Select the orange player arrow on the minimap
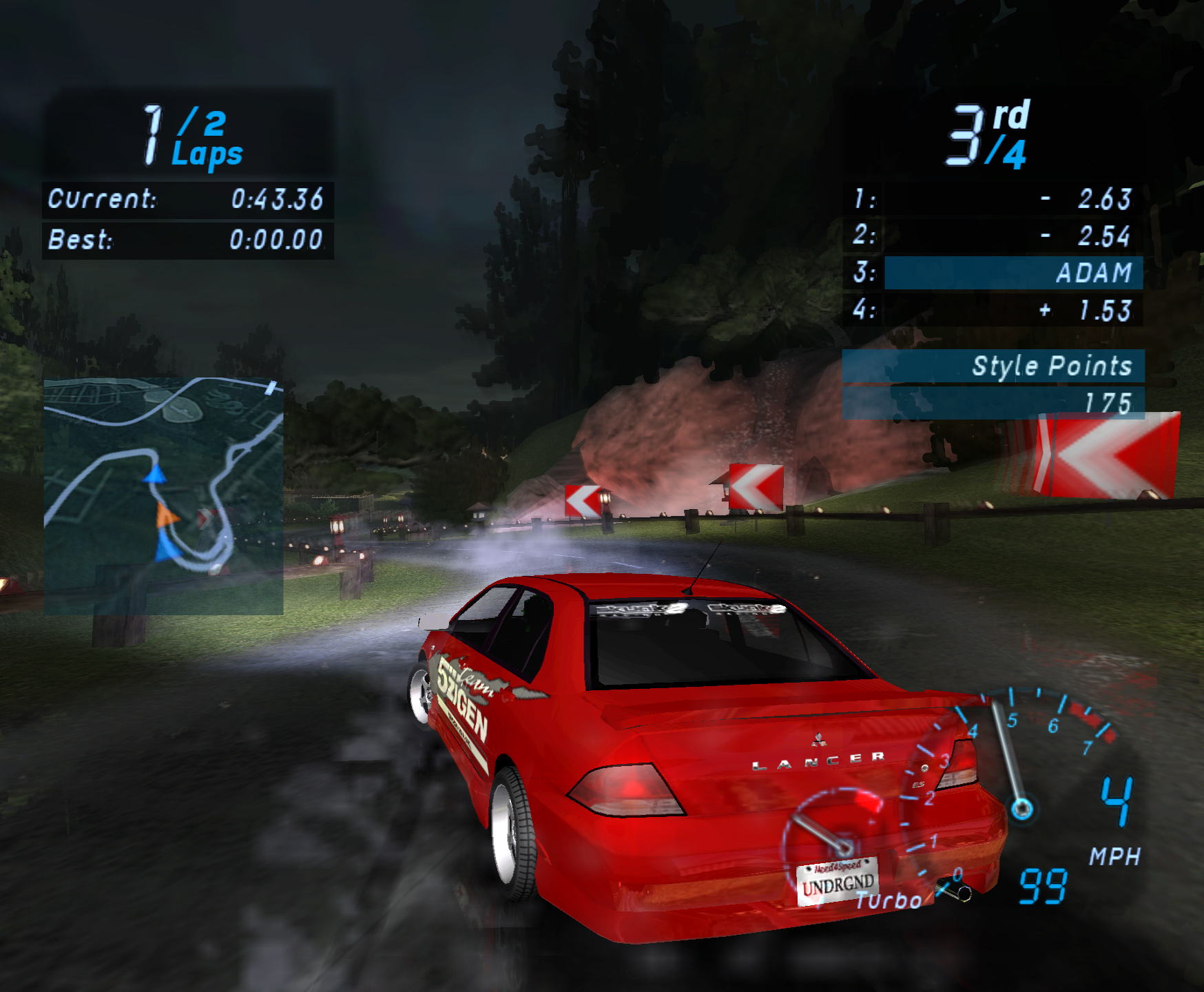Image resolution: width=1204 pixels, height=992 pixels. point(166,515)
